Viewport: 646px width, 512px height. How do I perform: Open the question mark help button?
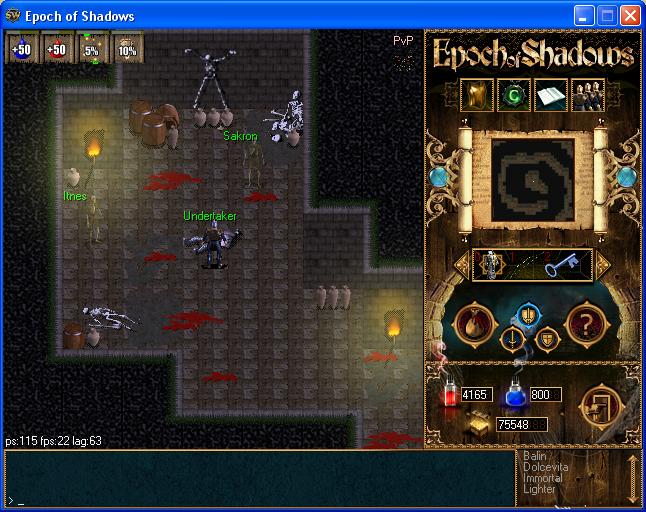[x=583, y=323]
